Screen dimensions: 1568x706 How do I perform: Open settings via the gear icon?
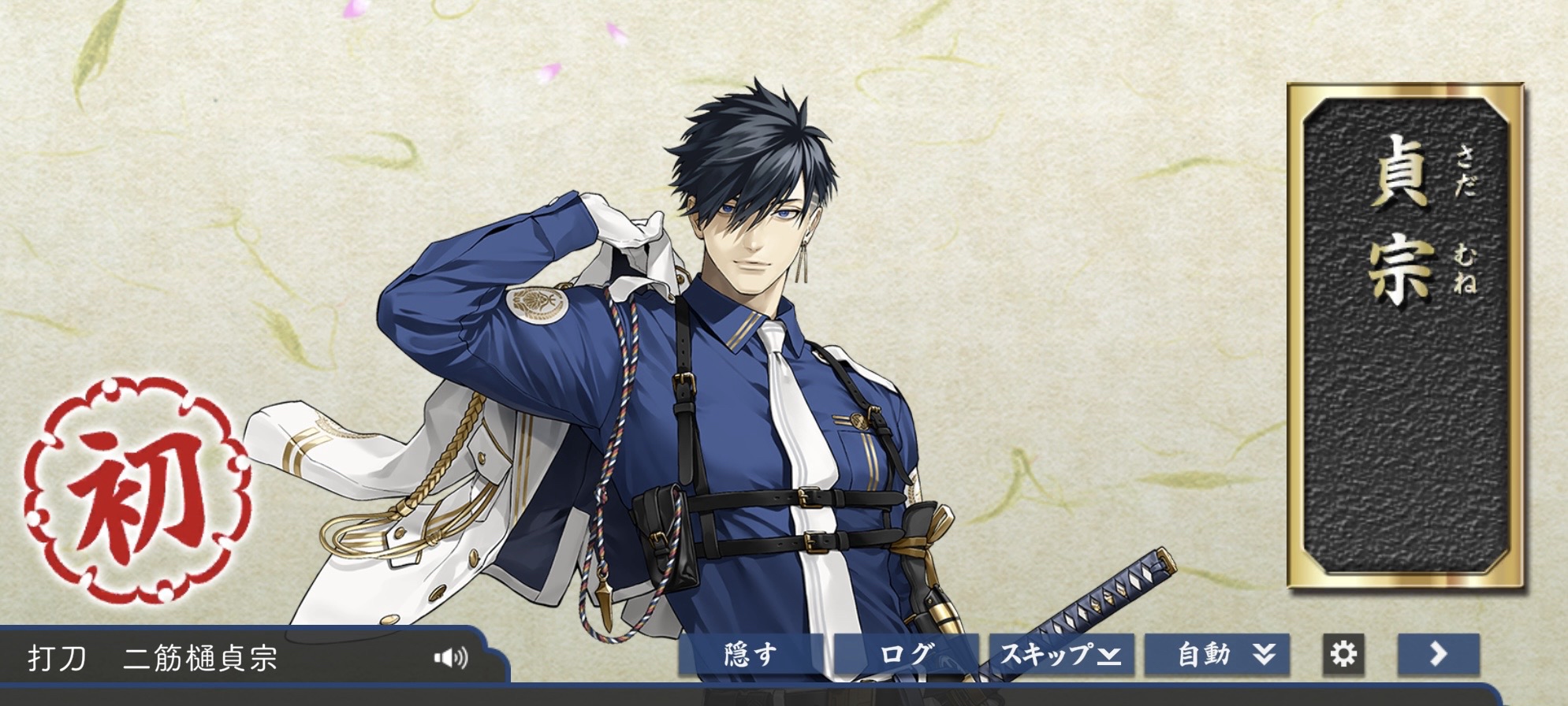pos(1343,655)
